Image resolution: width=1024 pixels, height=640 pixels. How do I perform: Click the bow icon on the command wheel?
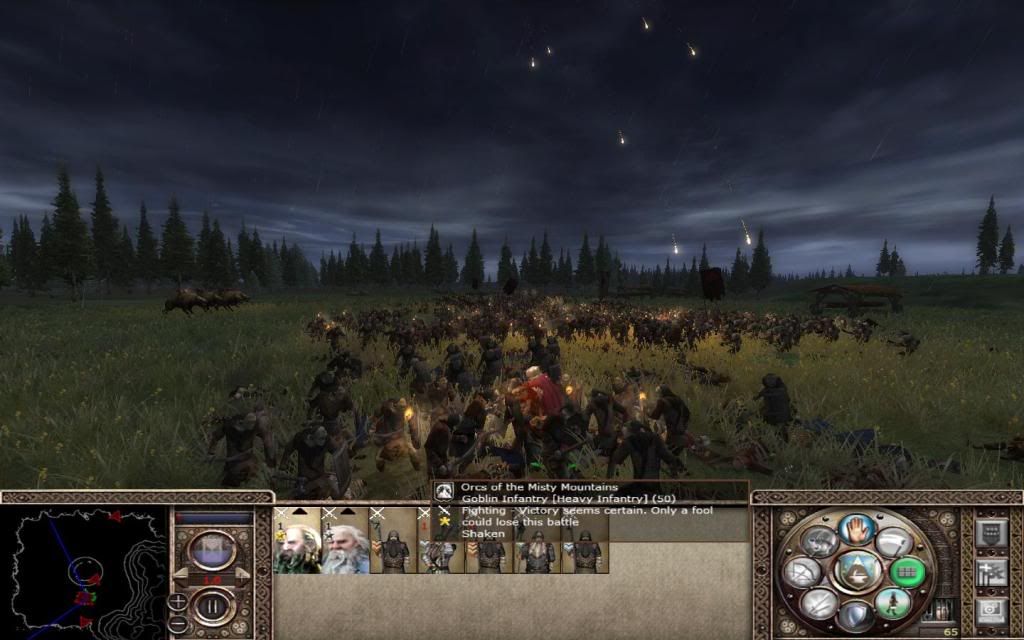[x=804, y=572]
